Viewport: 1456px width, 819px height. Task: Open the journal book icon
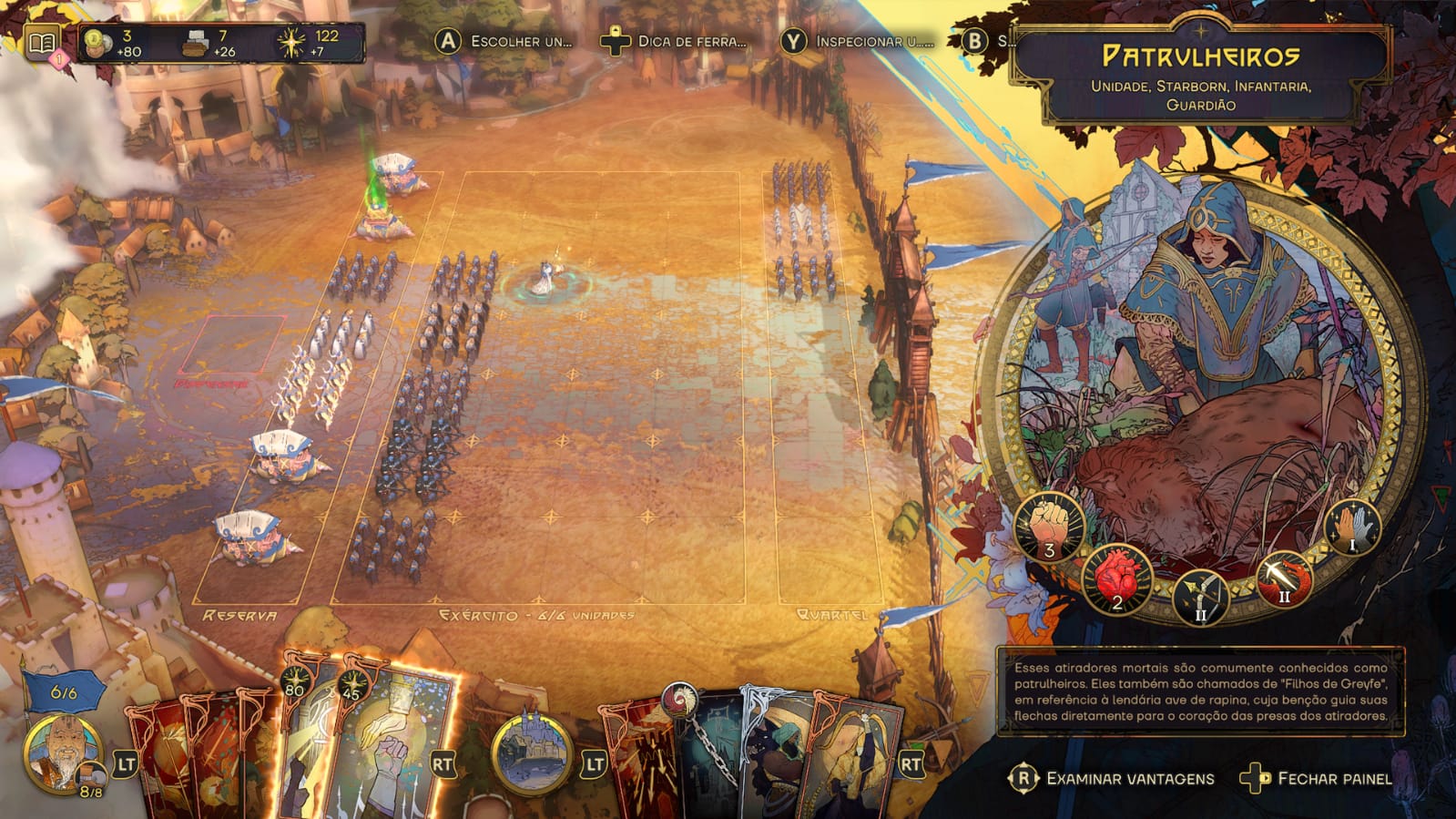(x=42, y=42)
